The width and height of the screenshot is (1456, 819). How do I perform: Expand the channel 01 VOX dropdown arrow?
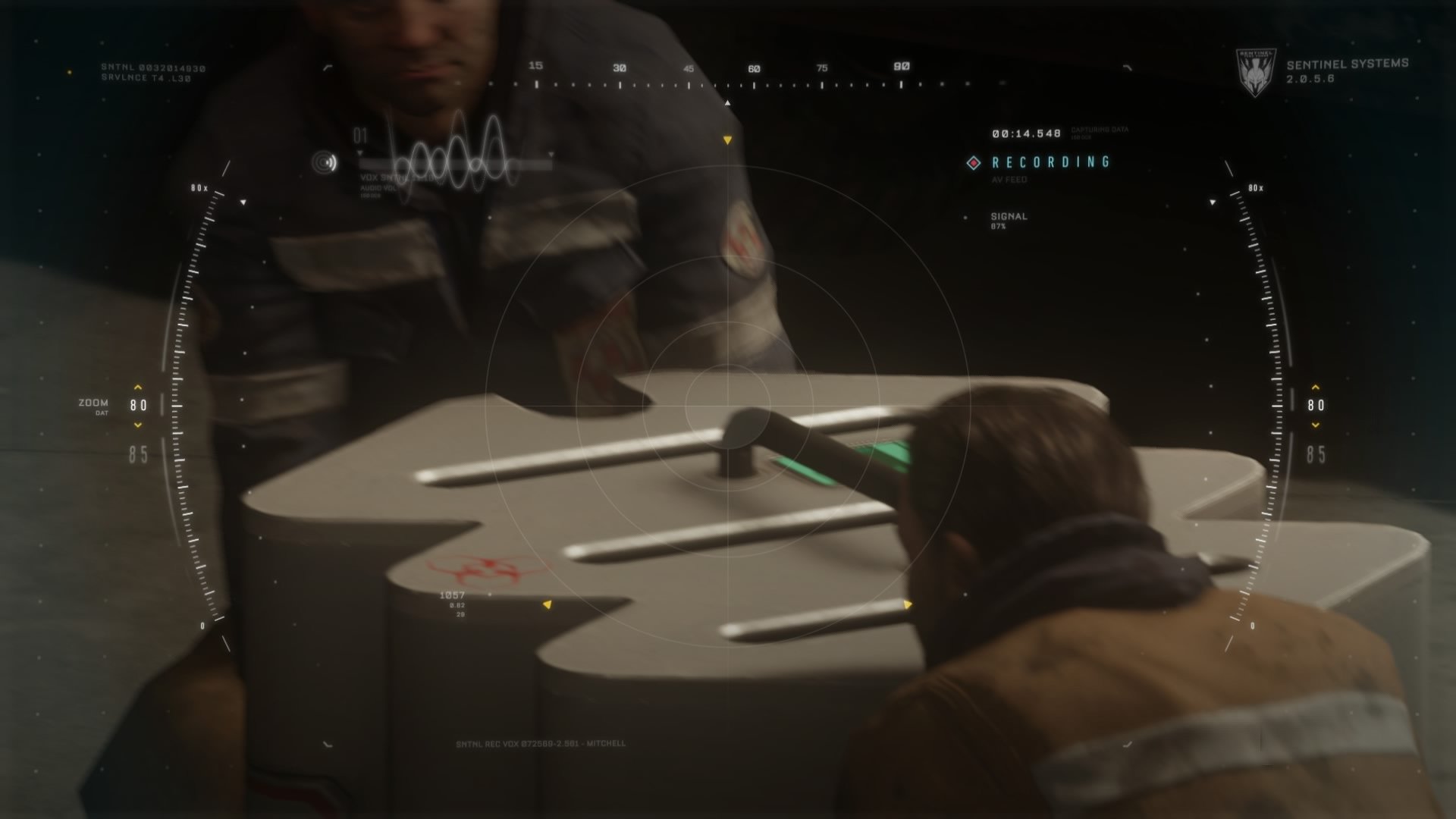click(x=359, y=152)
